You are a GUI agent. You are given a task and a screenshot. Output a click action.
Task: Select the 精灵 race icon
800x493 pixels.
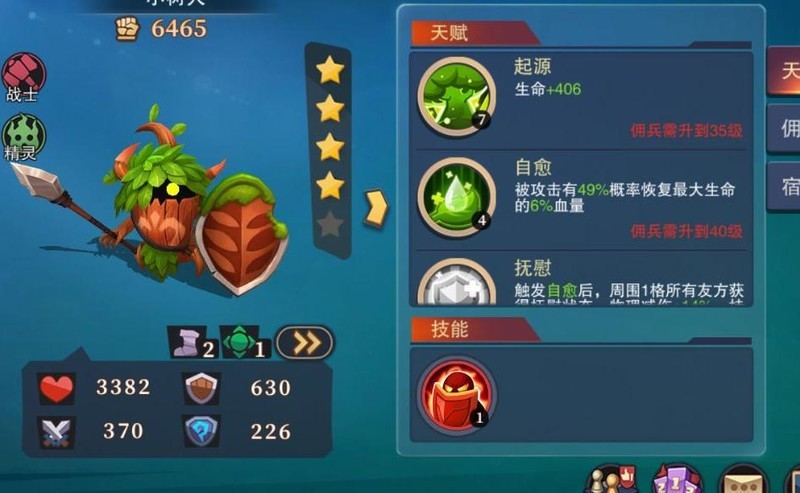(22, 135)
